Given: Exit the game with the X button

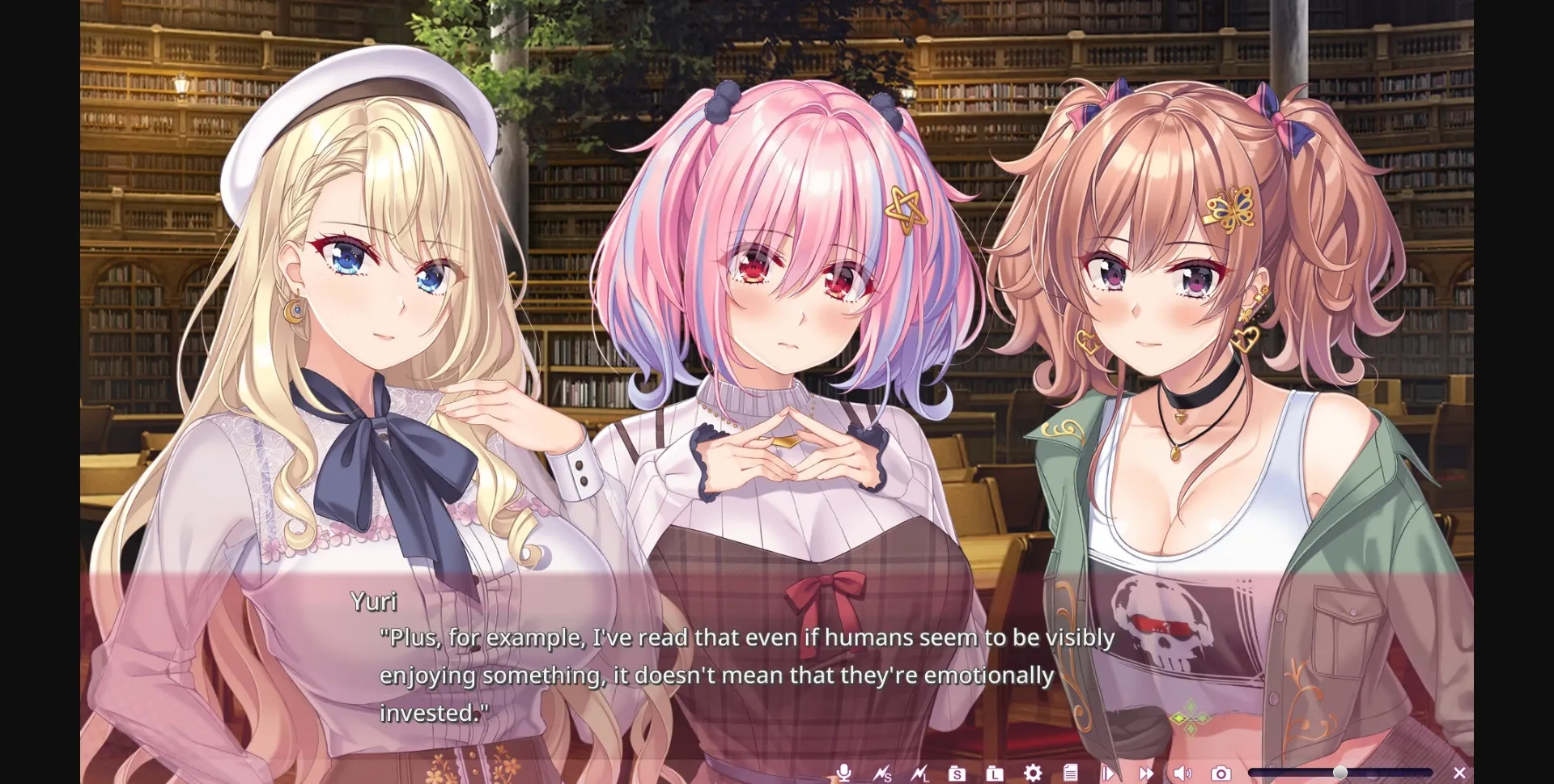Looking at the screenshot, I should [1459, 773].
